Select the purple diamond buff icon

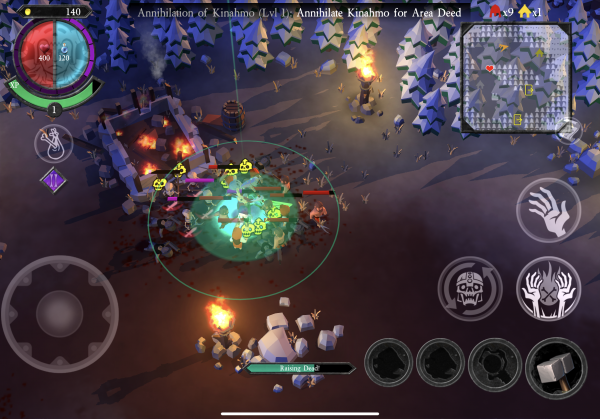52,181
